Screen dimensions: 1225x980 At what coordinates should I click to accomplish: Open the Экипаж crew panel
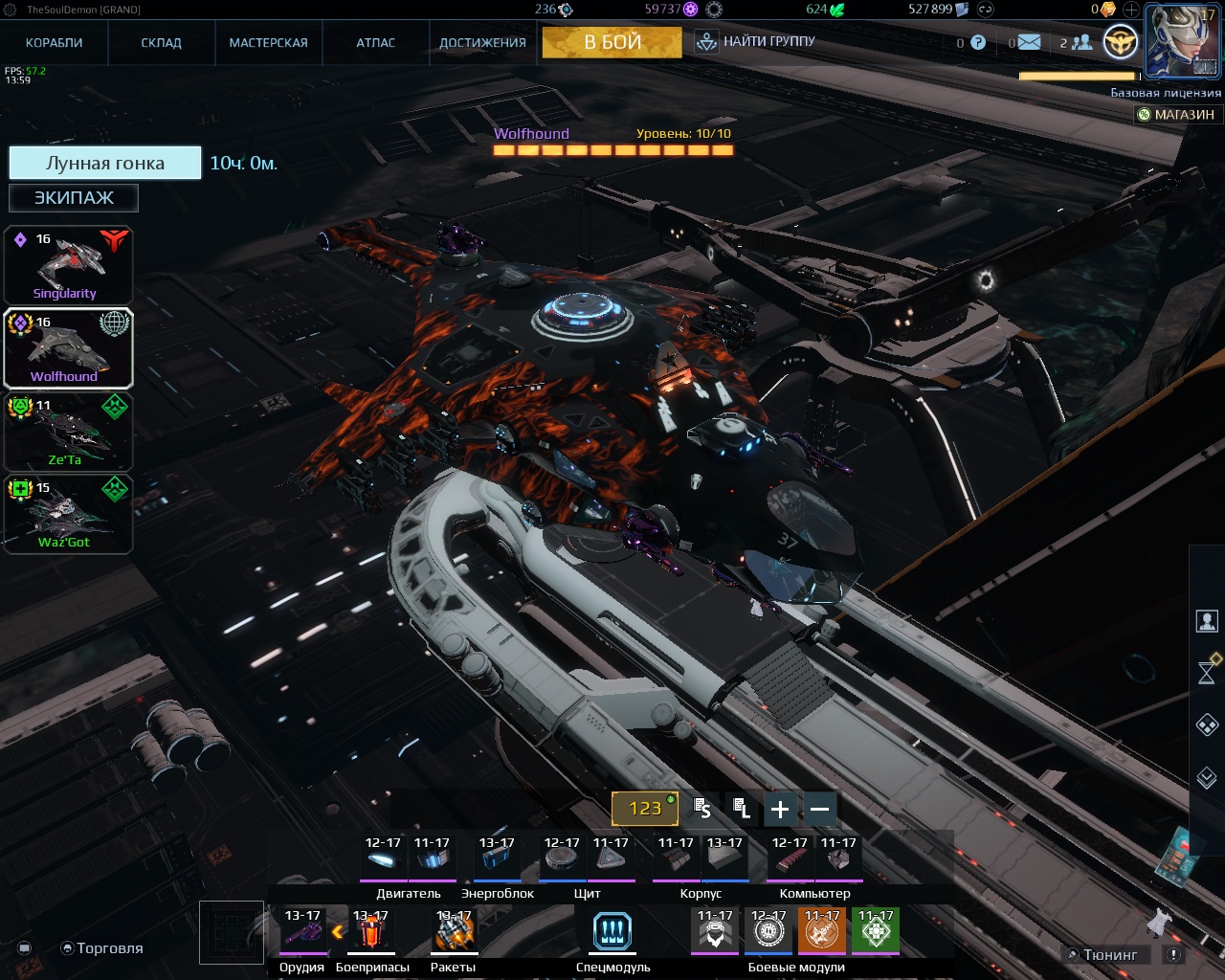[x=74, y=198]
